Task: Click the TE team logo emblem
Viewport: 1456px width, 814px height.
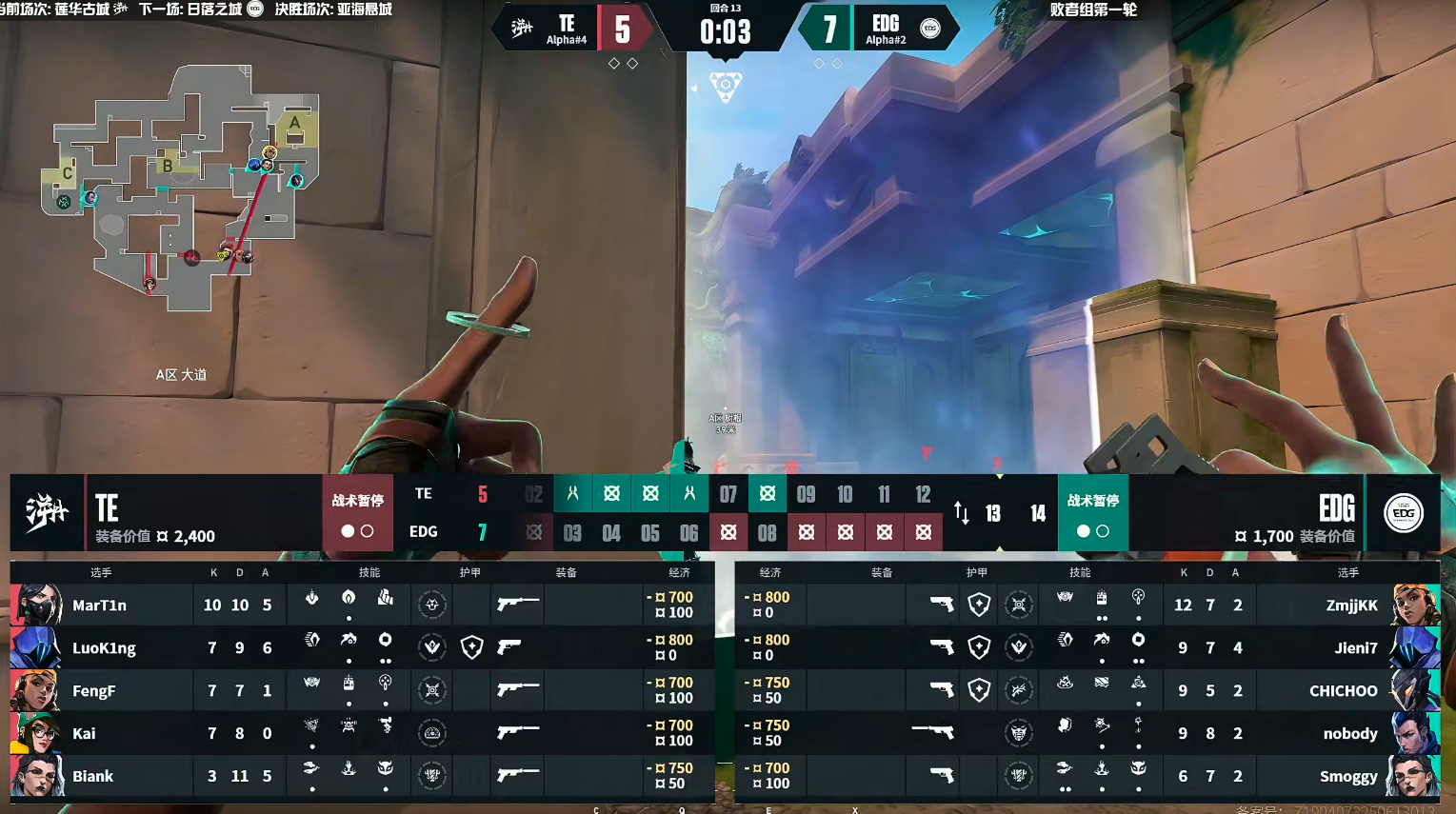Action: 47,513
